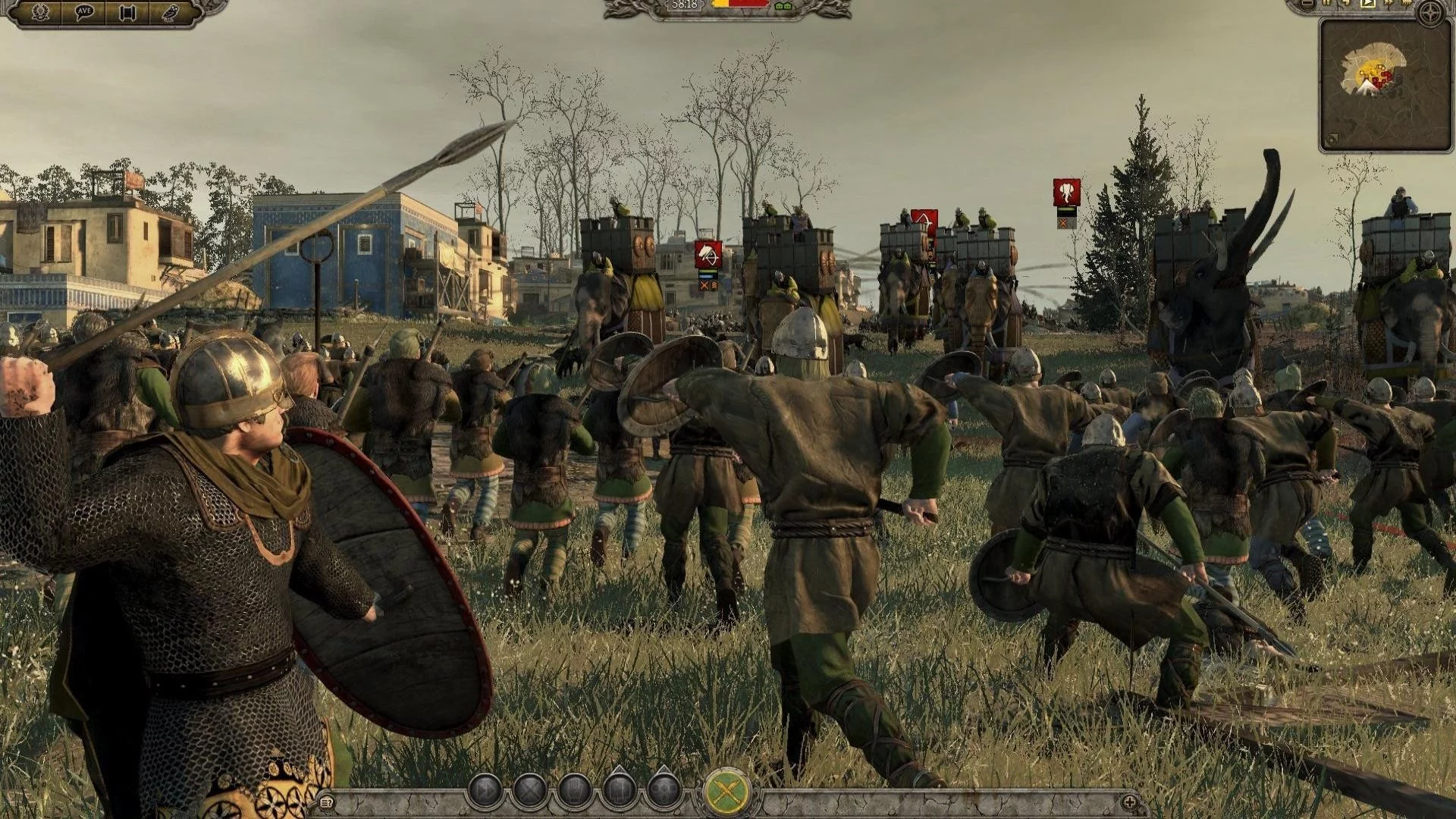
Task: Open the unit formation button
Action: click(x=619, y=791)
